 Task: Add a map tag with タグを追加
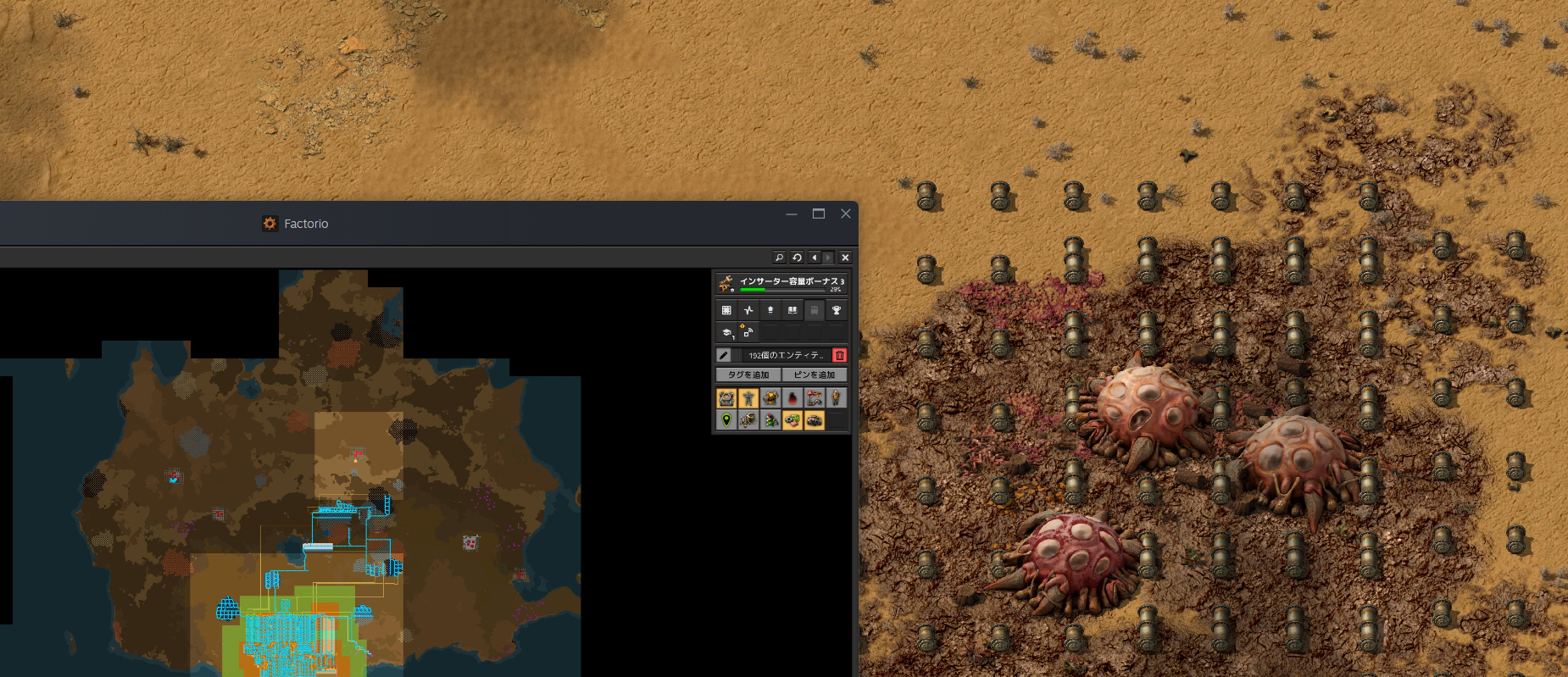[x=748, y=375]
